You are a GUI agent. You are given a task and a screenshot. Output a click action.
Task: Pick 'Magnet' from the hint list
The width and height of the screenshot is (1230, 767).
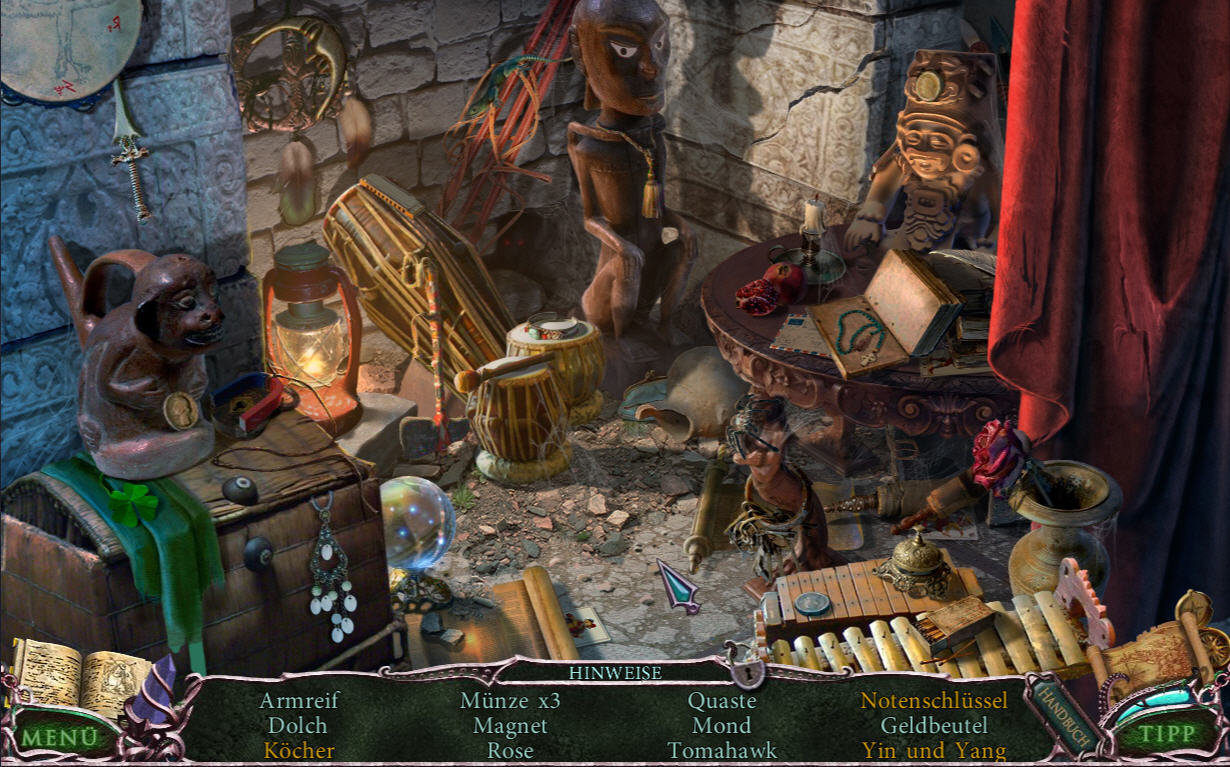(x=510, y=726)
